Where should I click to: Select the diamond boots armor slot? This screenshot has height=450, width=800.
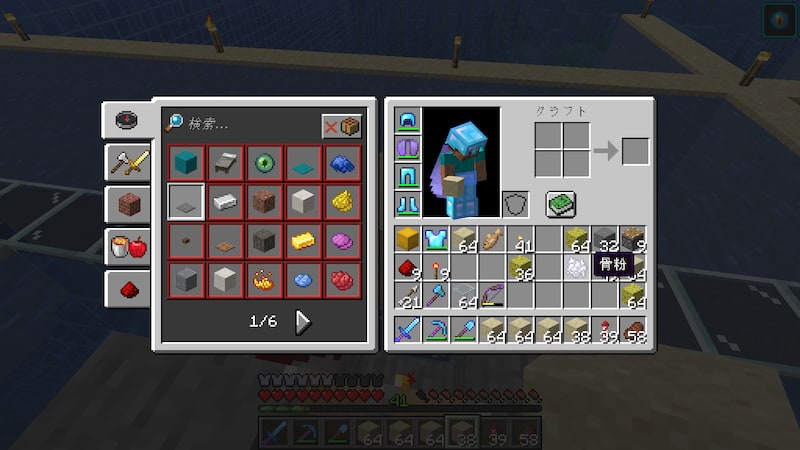tap(408, 205)
